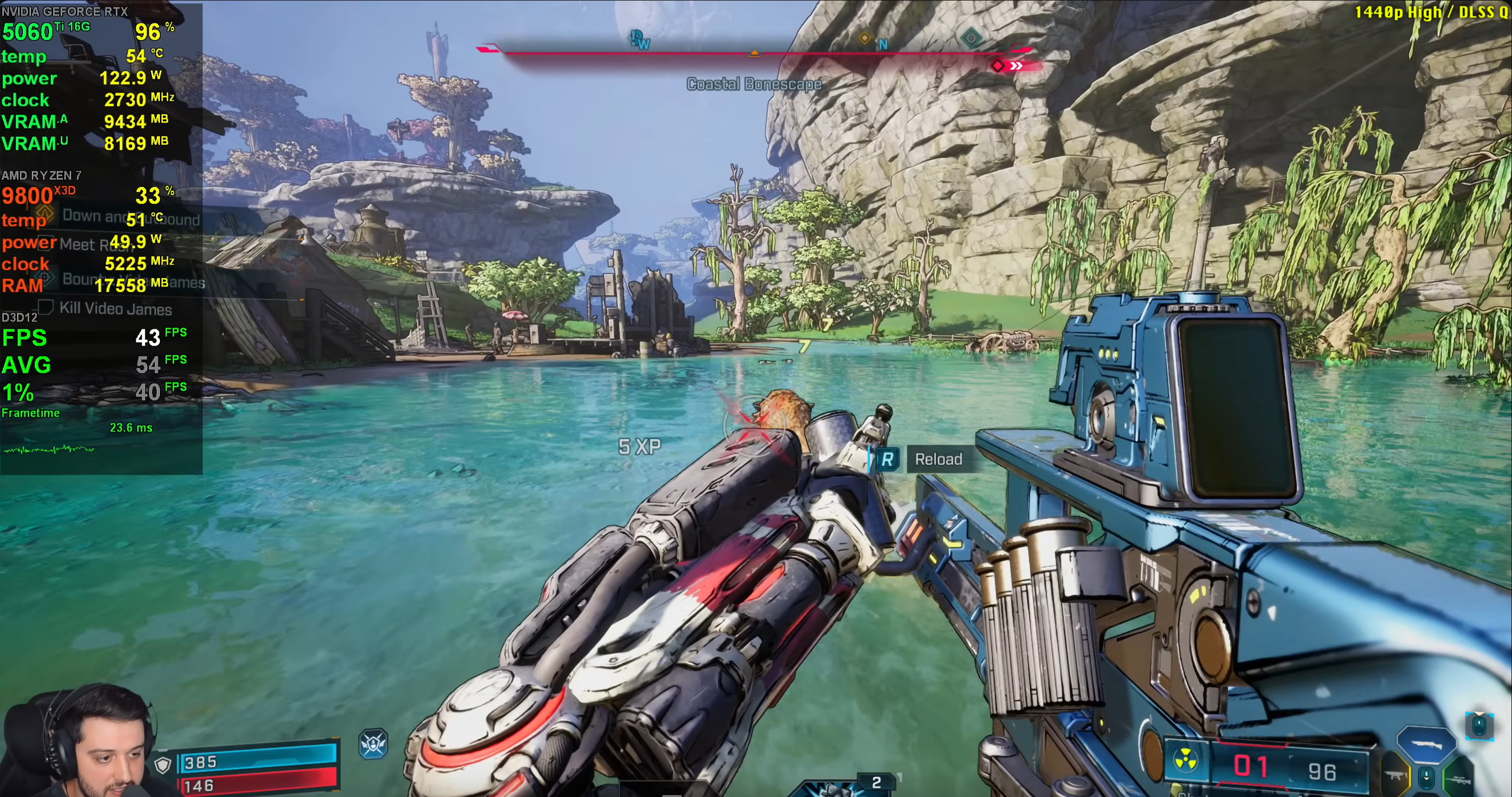1512x797 pixels.
Task: Select the shotgun weapon slot
Action: coord(1426,744)
